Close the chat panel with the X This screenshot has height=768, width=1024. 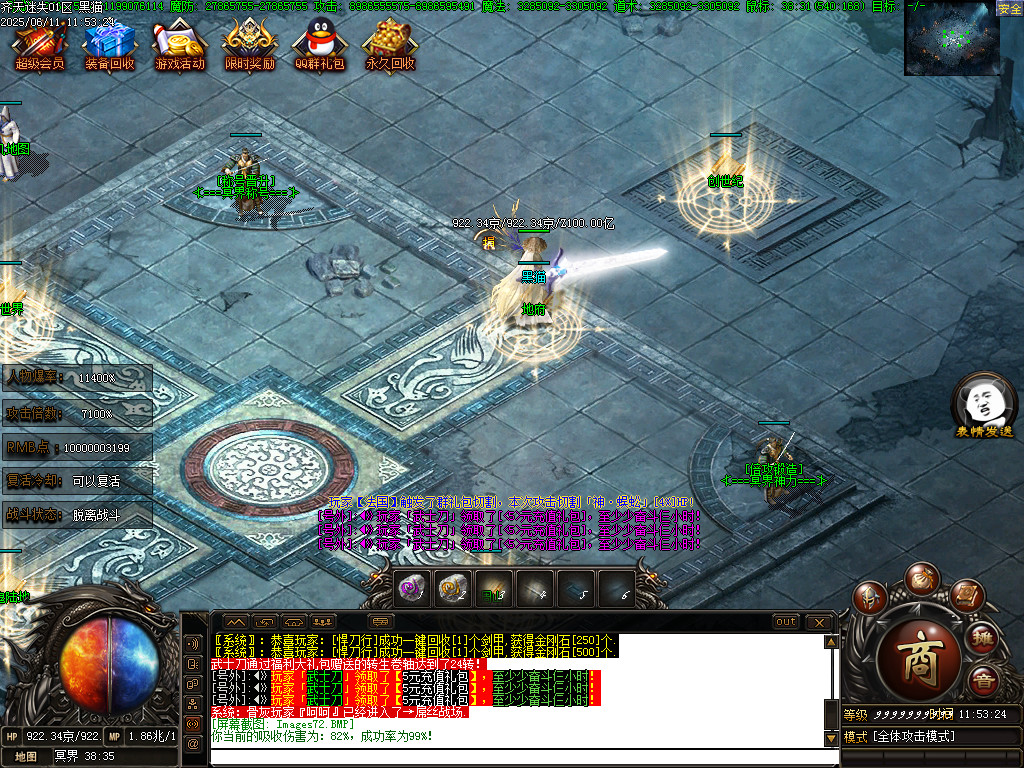click(818, 622)
